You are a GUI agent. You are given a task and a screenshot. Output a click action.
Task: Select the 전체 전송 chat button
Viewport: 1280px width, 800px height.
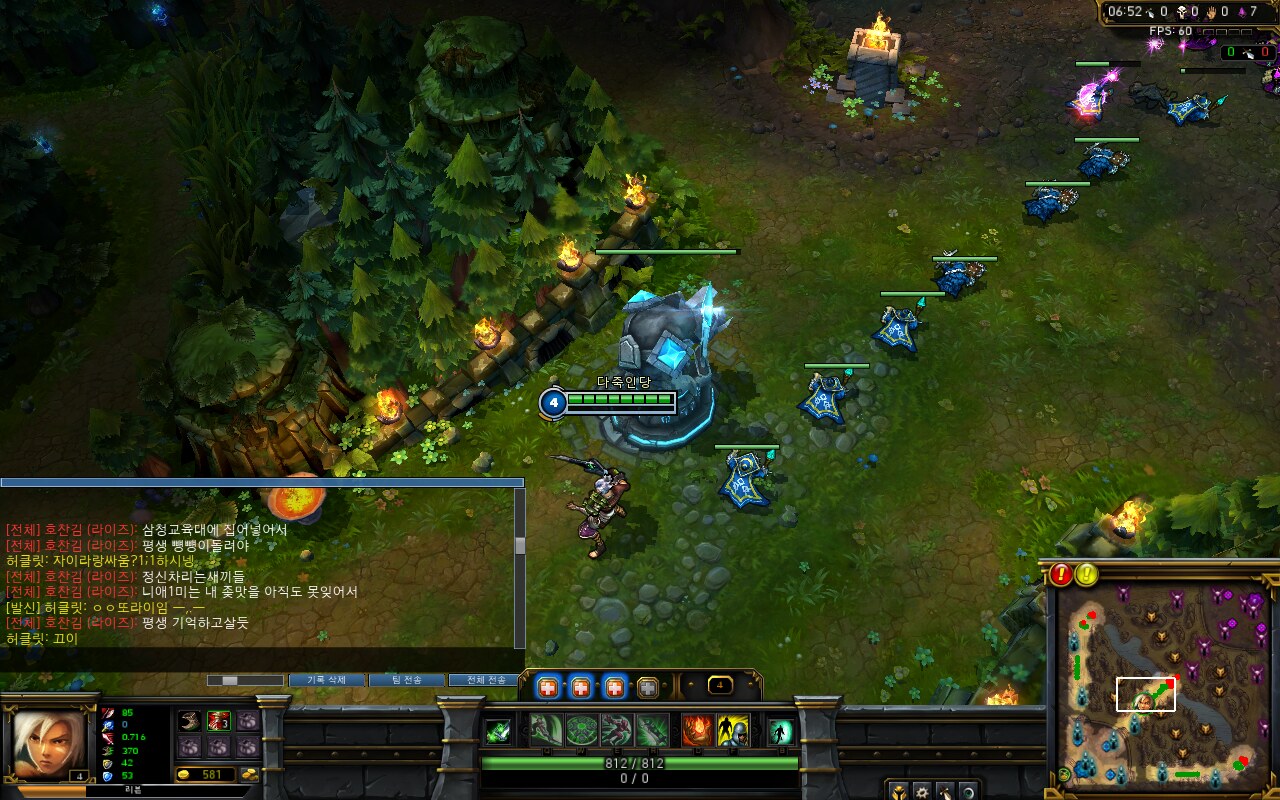click(x=485, y=680)
